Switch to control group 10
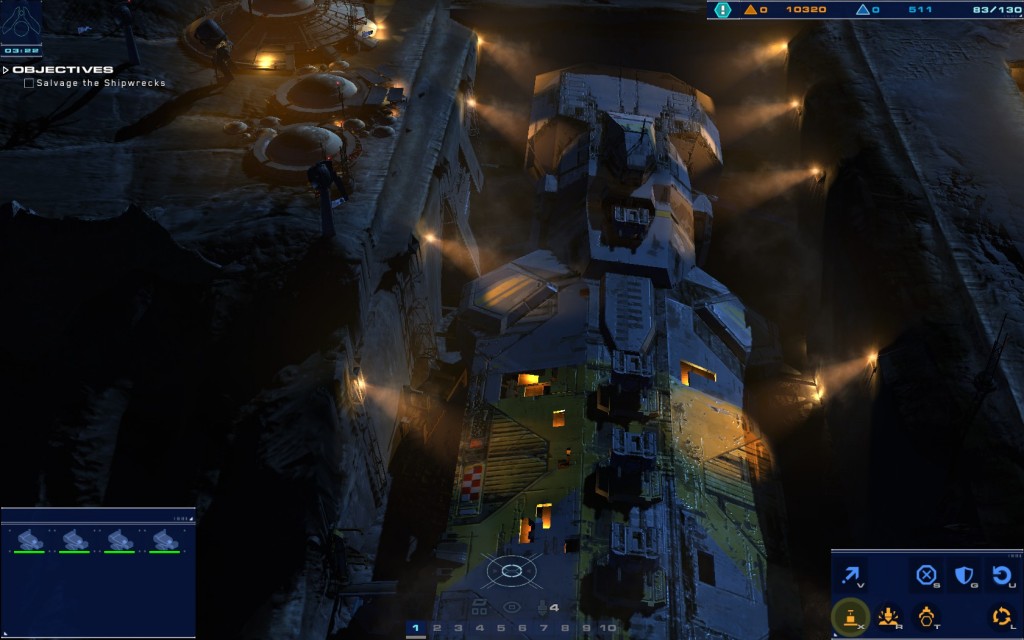This screenshot has height=640, width=1024. pos(608,628)
